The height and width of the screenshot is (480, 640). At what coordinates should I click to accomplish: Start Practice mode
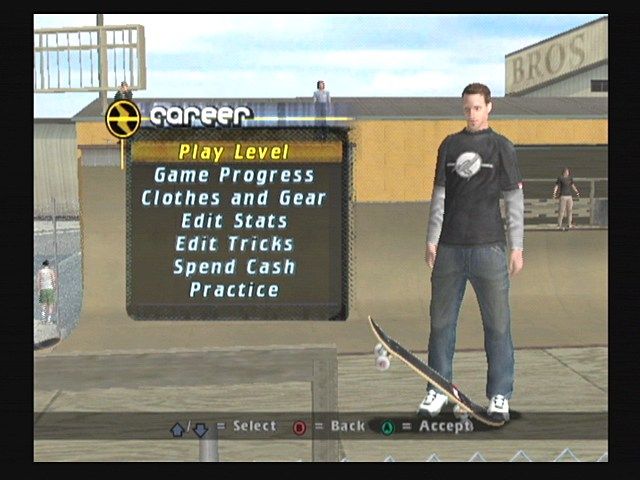(234, 290)
